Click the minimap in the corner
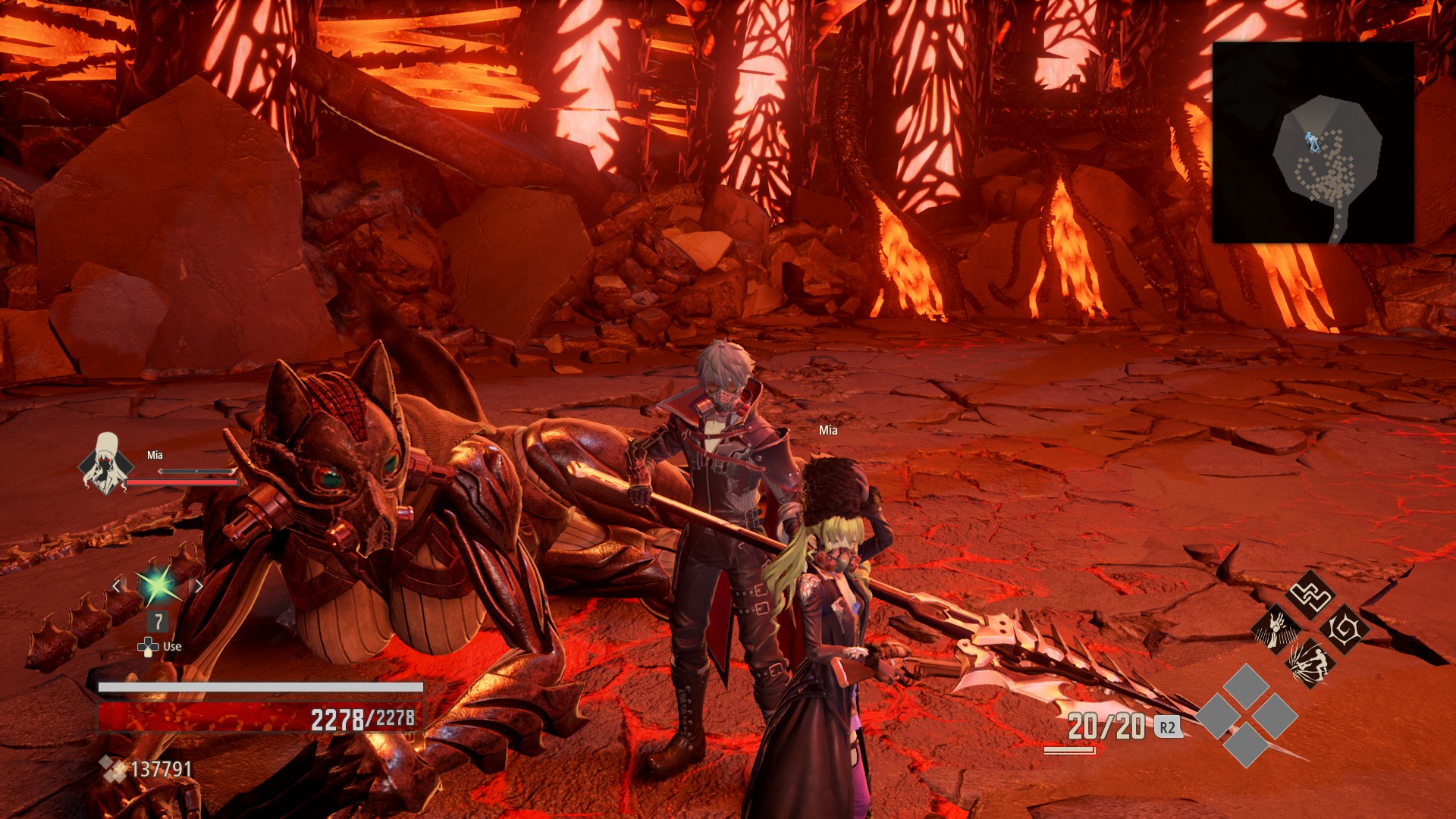This screenshot has width=1456, height=819. (x=1313, y=143)
